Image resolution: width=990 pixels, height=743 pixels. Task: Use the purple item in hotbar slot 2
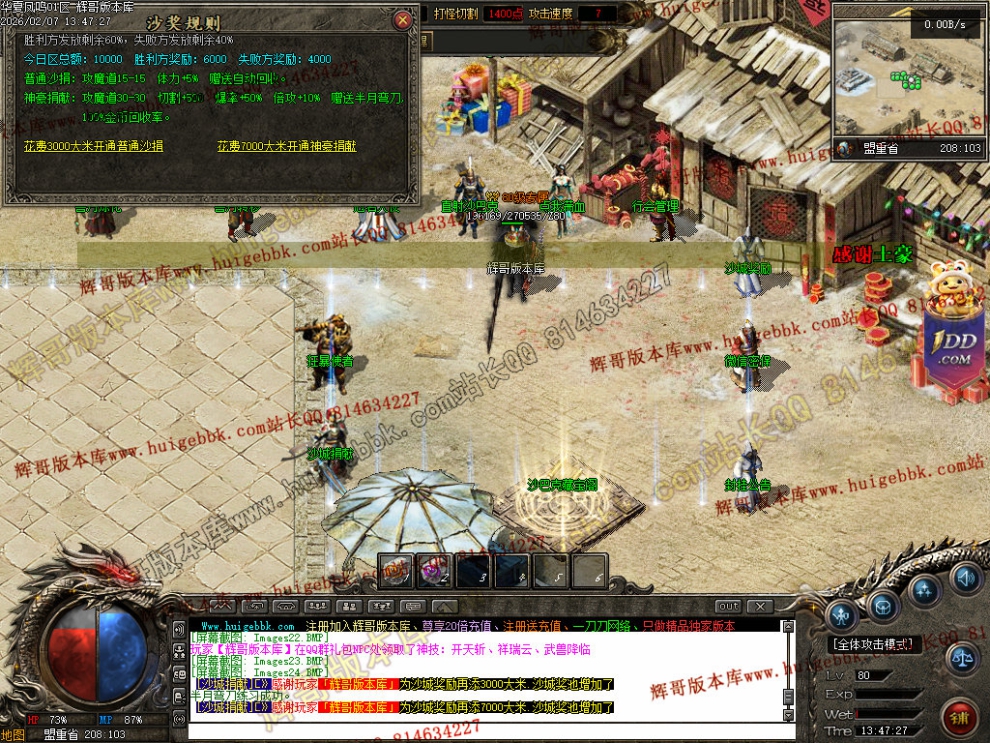point(433,570)
